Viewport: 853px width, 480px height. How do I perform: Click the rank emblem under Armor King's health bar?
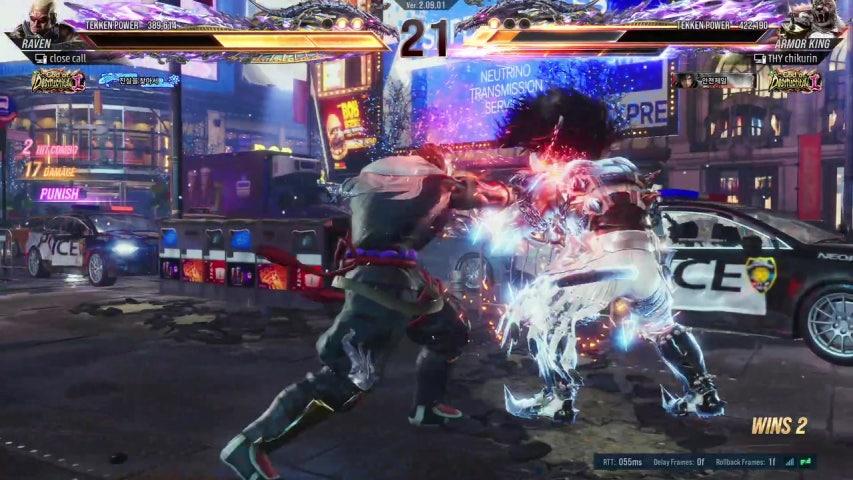pyautogui.click(x=794, y=81)
